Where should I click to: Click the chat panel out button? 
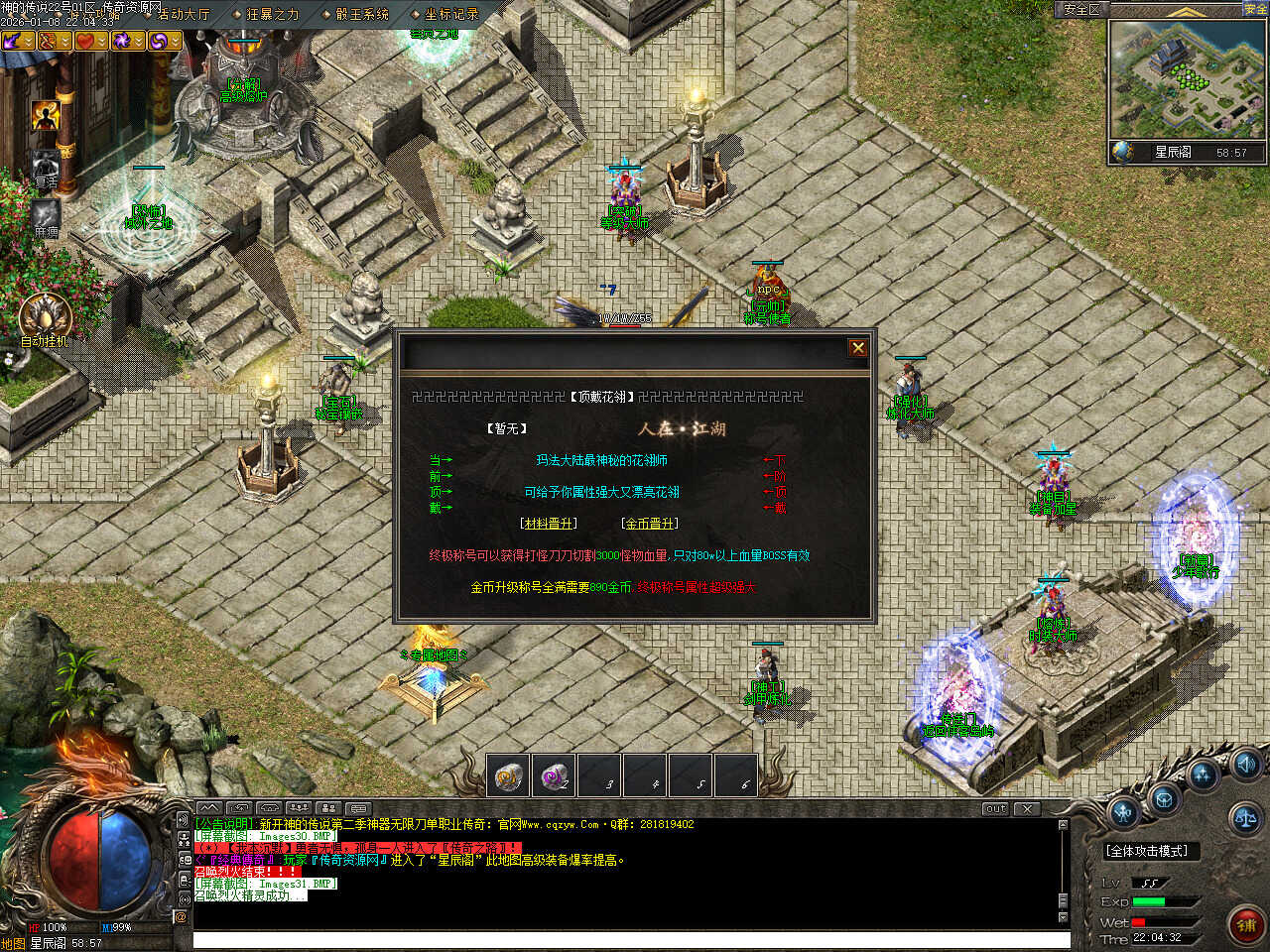pos(994,809)
